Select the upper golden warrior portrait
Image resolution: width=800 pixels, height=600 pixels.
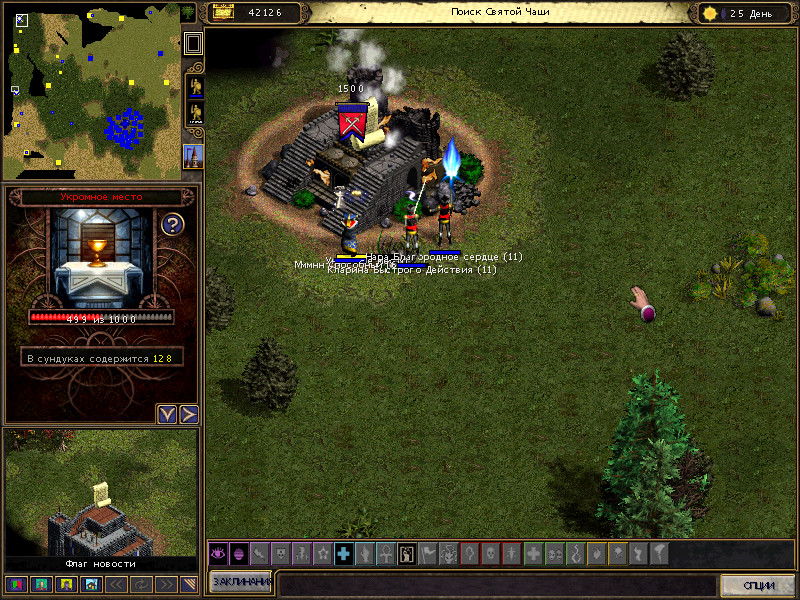pyautogui.click(x=193, y=86)
